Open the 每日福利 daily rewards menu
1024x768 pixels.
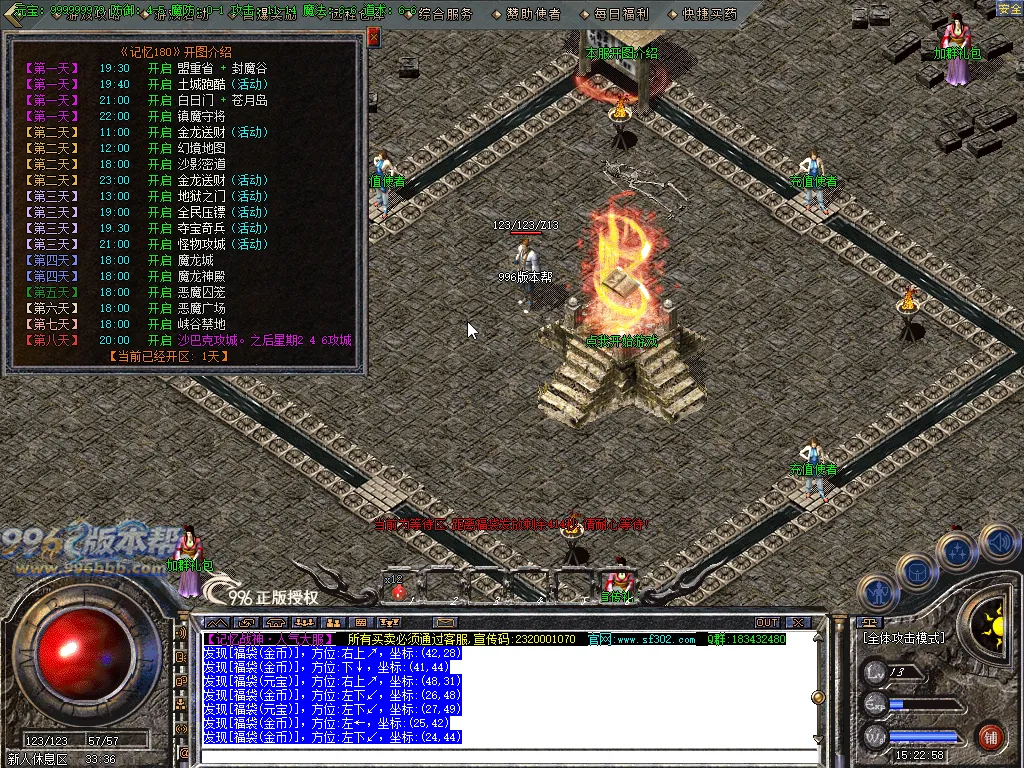621,14
